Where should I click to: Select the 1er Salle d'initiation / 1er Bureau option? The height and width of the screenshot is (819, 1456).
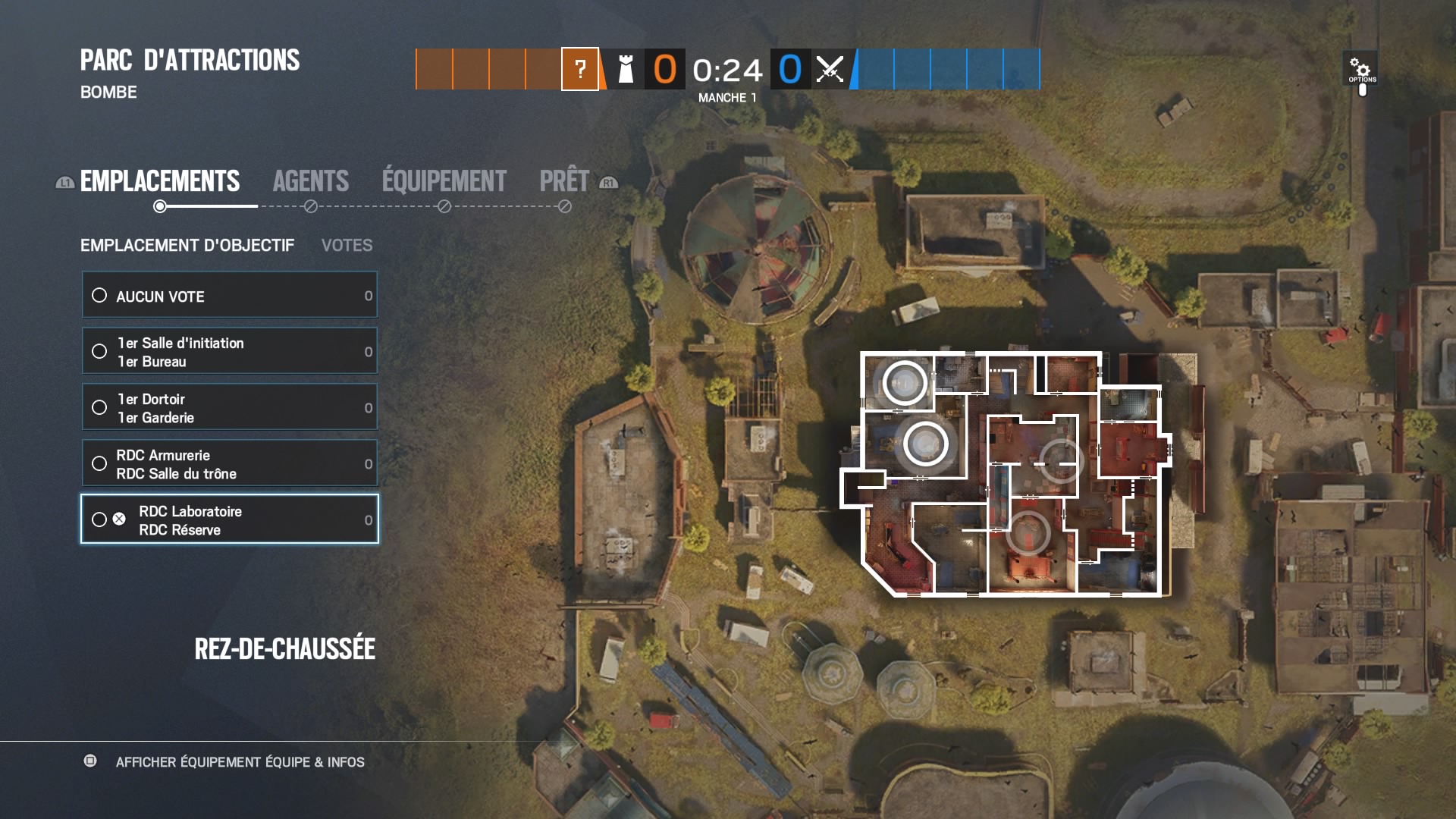click(229, 351)
